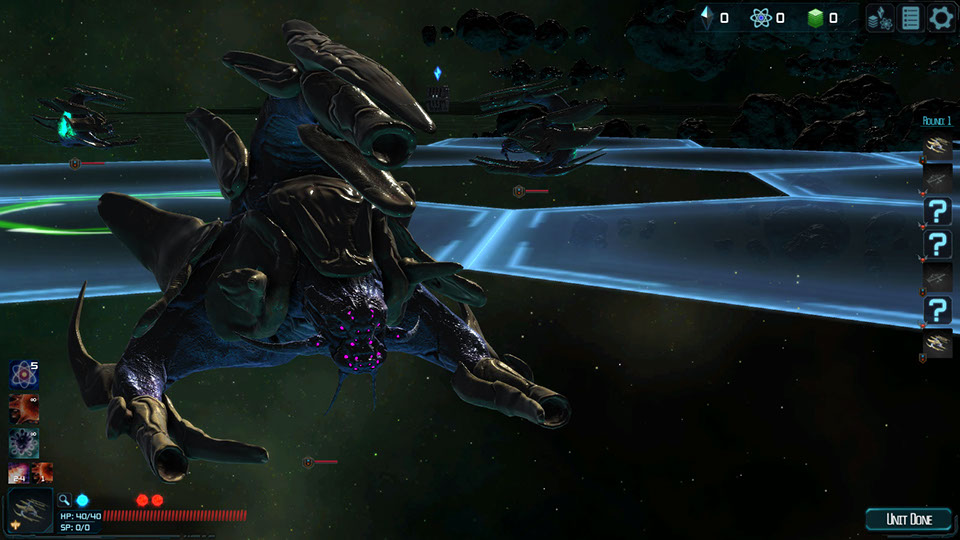Click the selected ship portrait
Screen dimensions: 960x540
pos(29,511)
